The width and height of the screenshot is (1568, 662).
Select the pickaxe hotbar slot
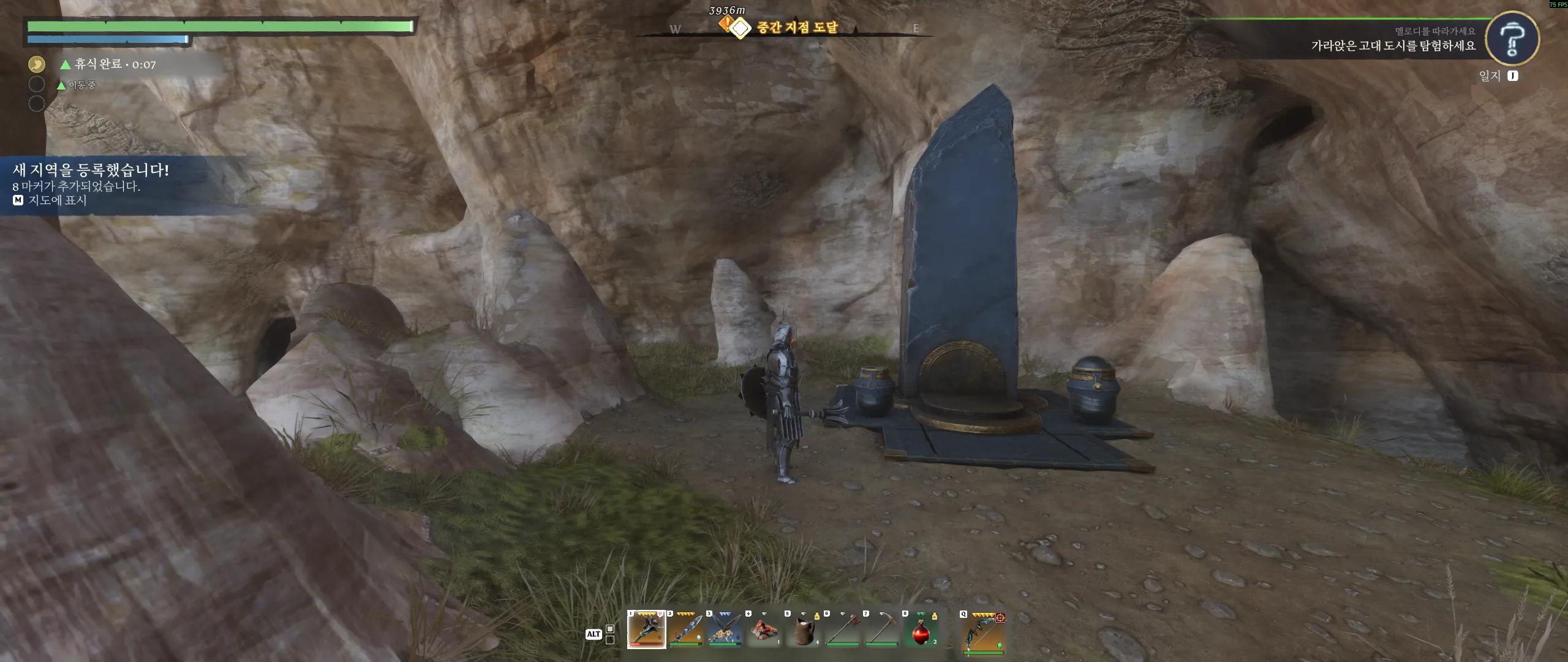(882, 630)
